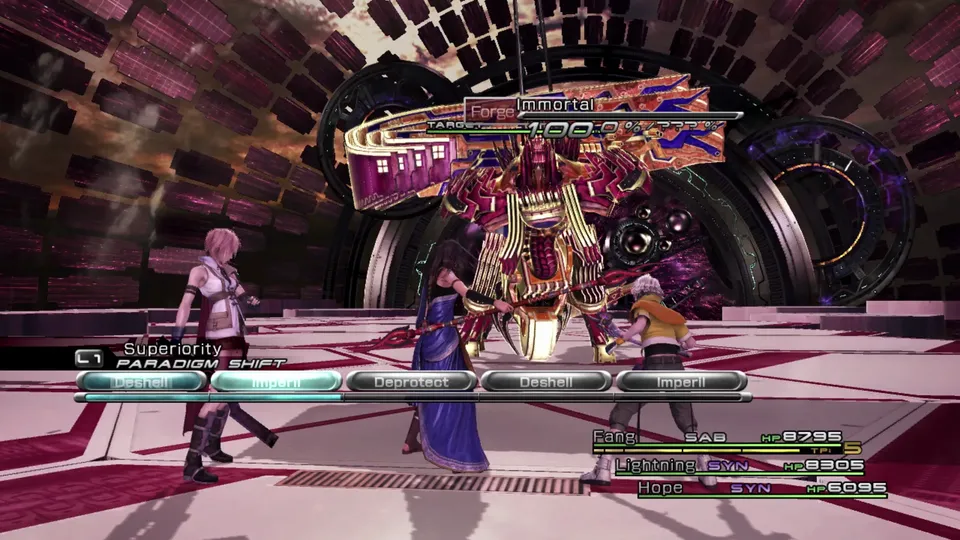The width and height of the screenshot is (960, 540).
Task: Select the Deprotect command in the queue
Action: pyautogui.click(x=410, y=381)
